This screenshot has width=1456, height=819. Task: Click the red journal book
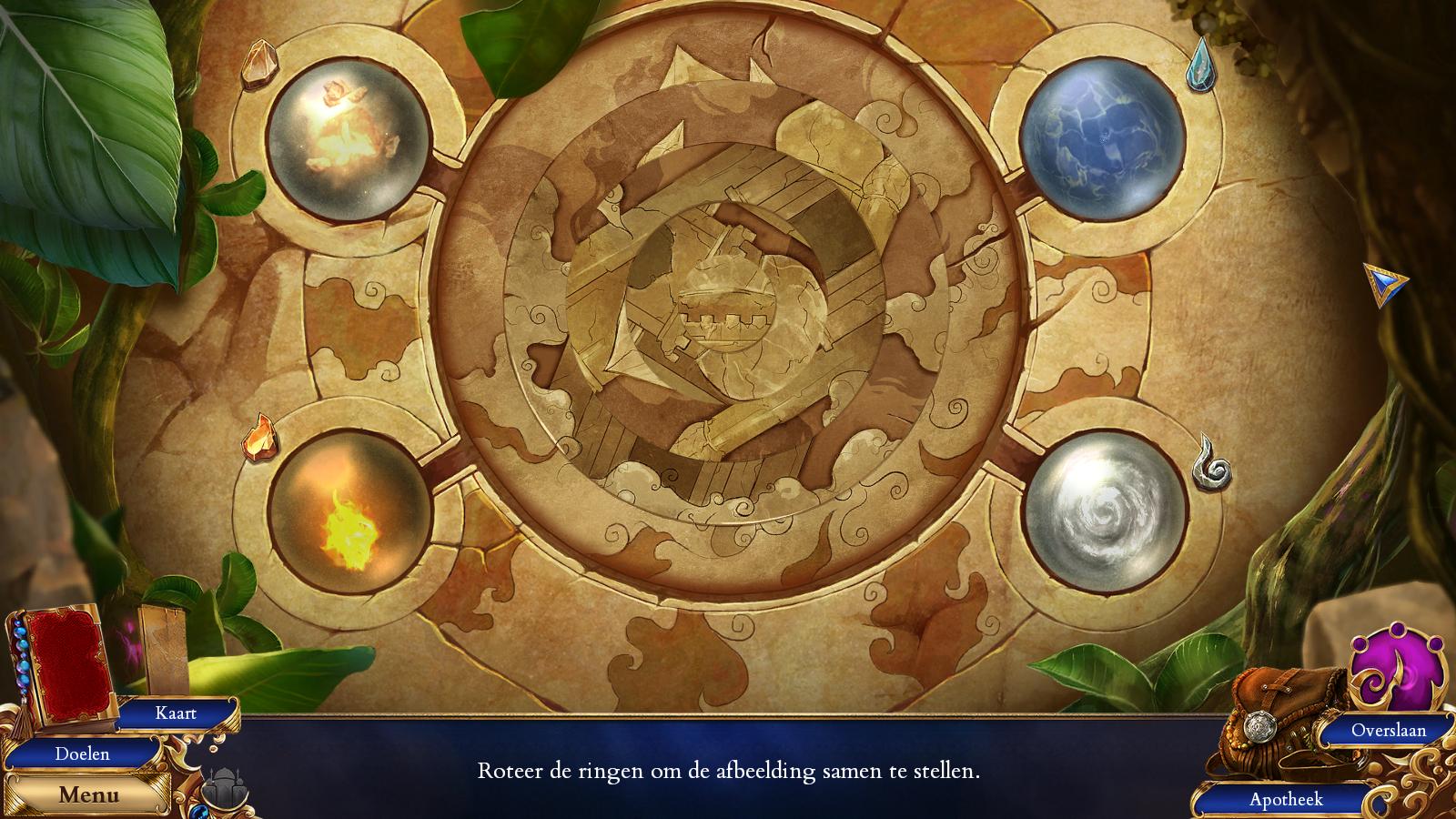click(69, 667)
